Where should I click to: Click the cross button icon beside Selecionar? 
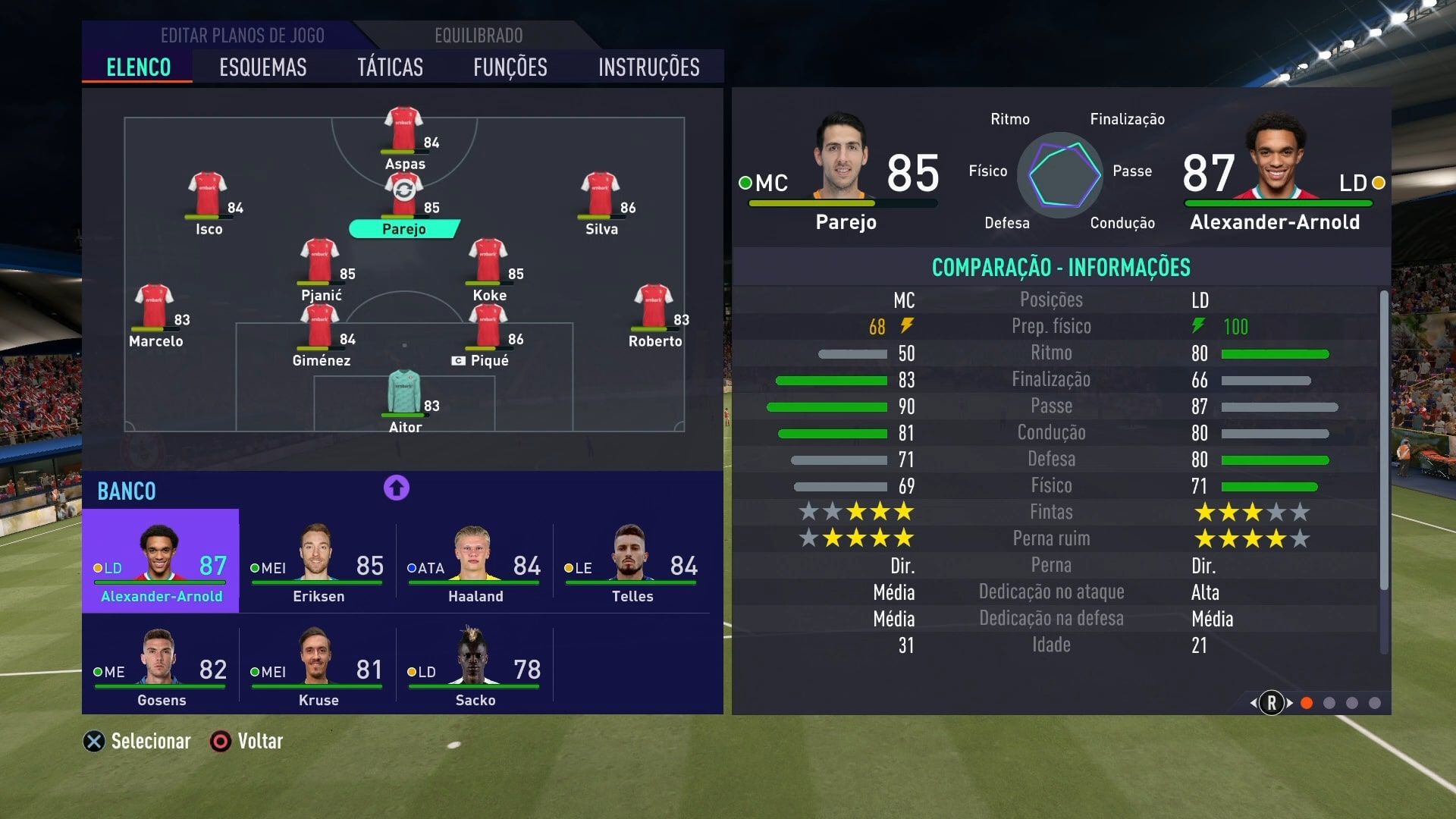[x=94, y=741]
